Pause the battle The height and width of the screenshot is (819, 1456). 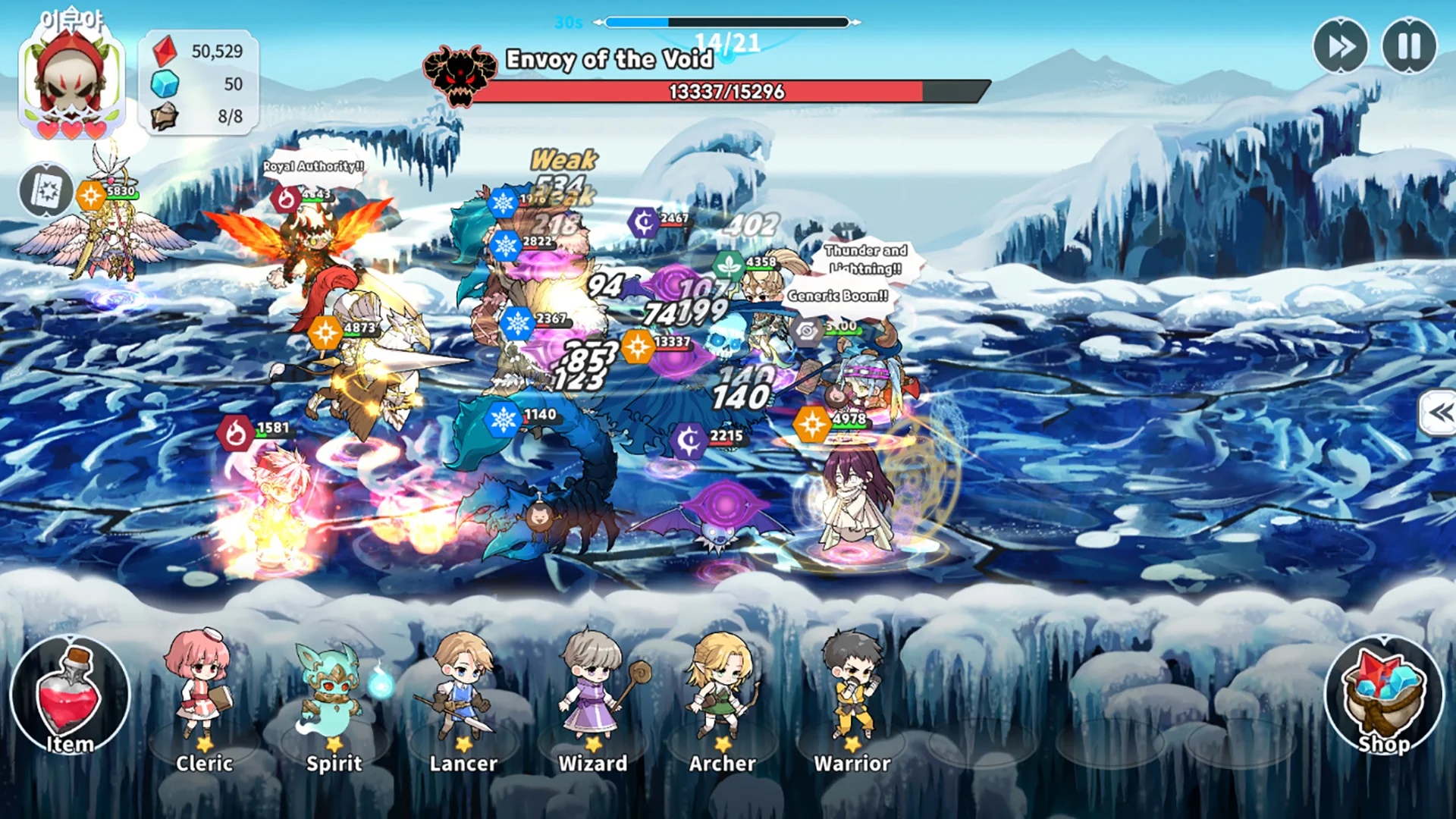(1409, 47)
